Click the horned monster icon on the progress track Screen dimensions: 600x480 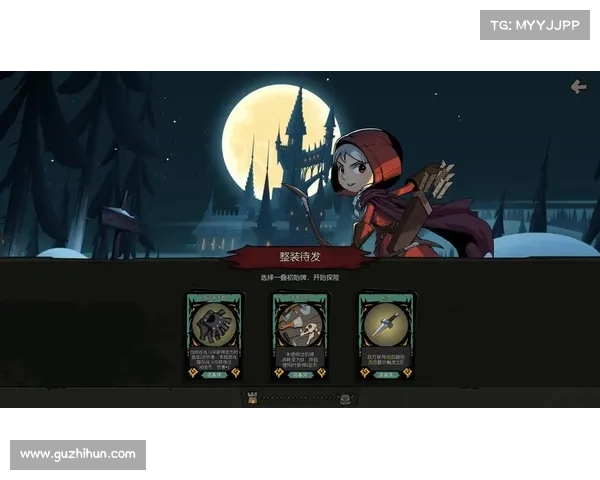pyautogui.click(x=345, y=398)
